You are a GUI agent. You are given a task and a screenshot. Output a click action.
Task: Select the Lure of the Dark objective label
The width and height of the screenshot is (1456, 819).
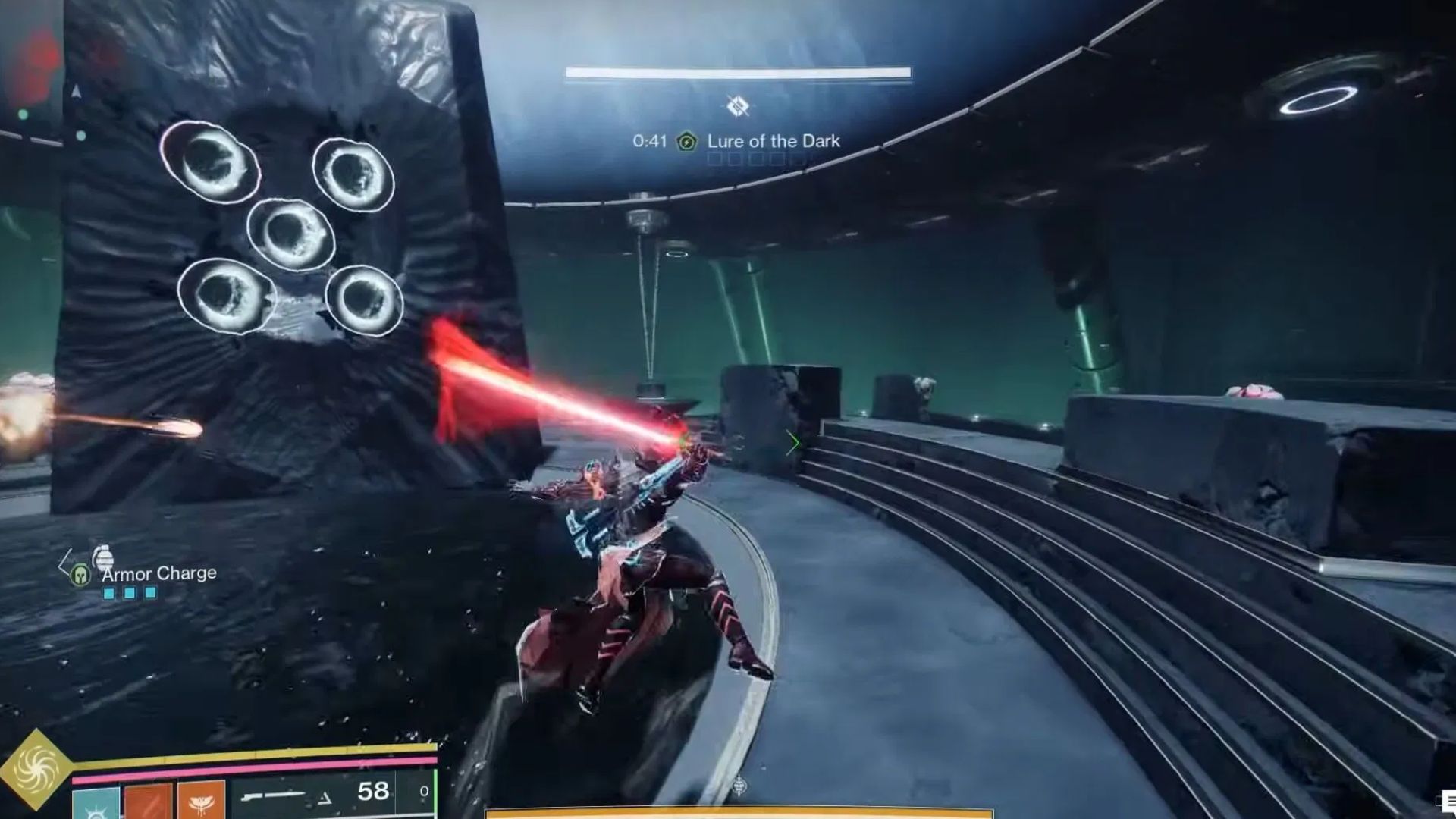(773, 141)
